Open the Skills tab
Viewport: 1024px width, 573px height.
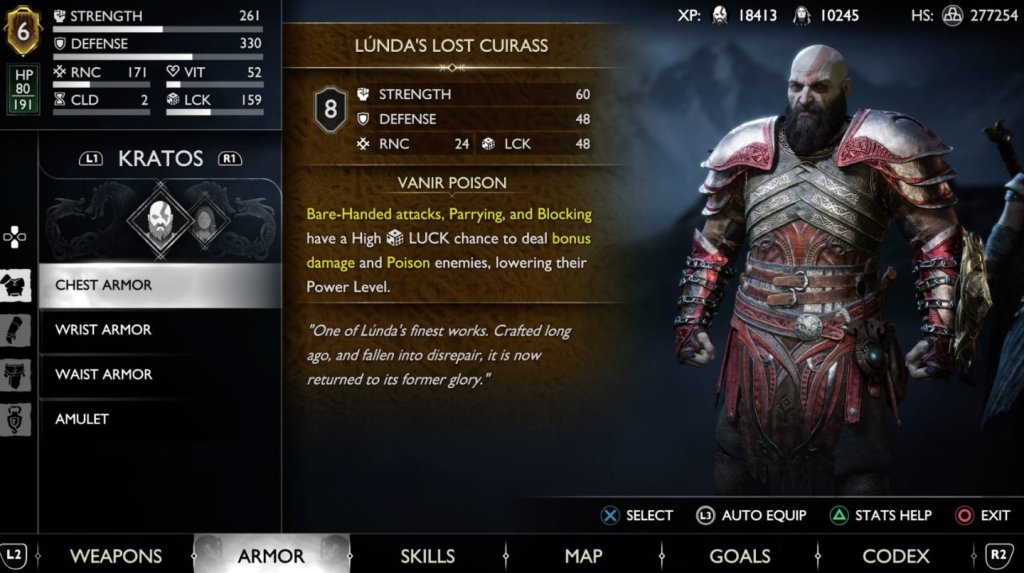click(x=427, y=556)
